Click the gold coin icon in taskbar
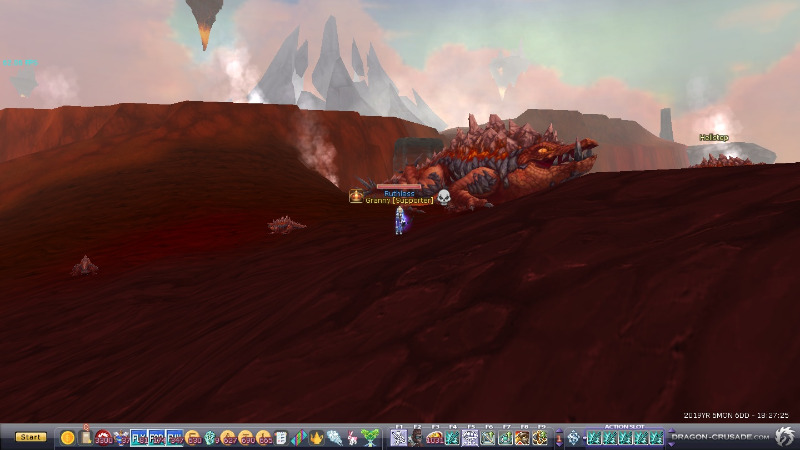 tap(68, 437)
